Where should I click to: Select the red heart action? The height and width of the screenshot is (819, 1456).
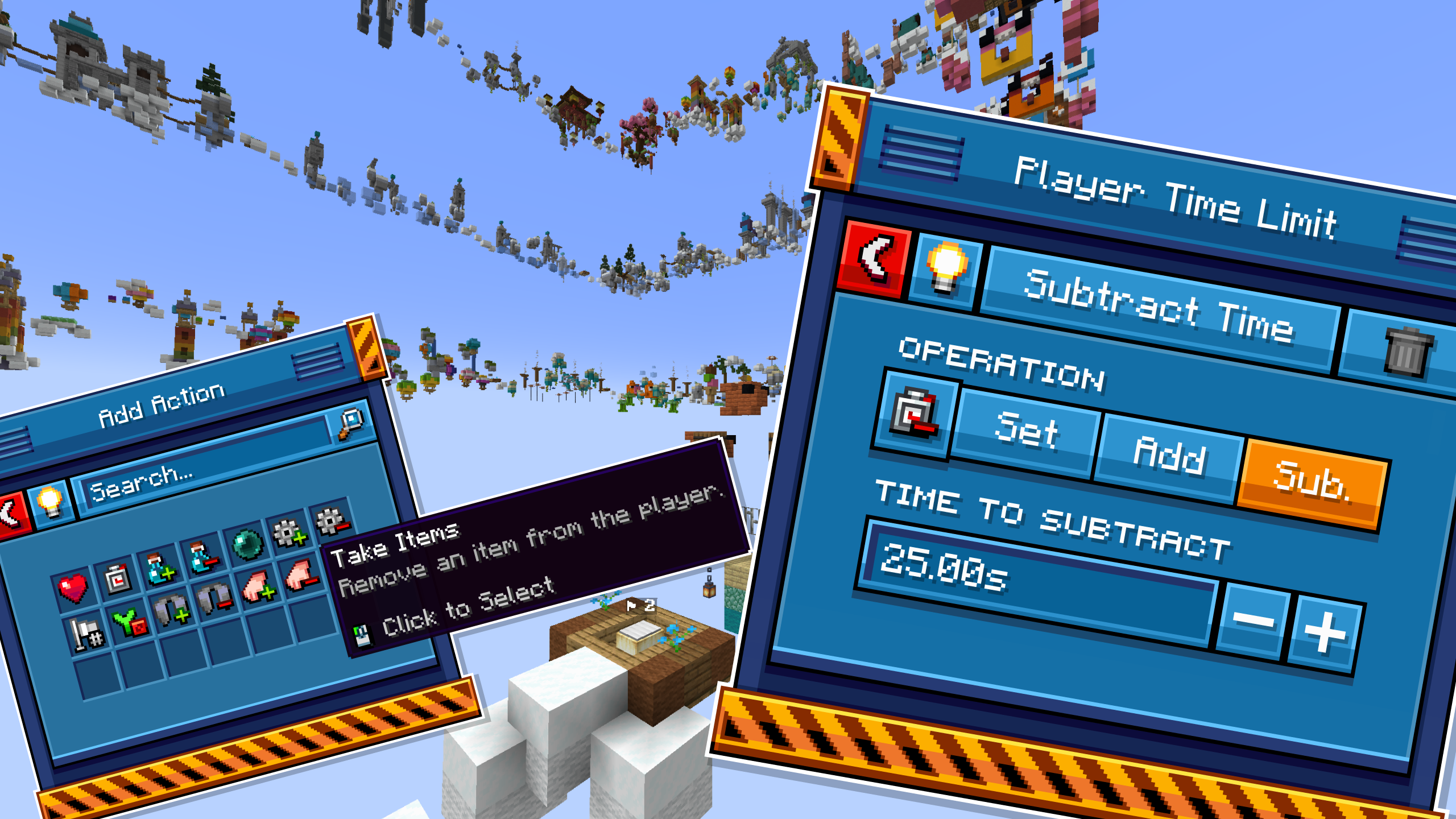(73, 588)
